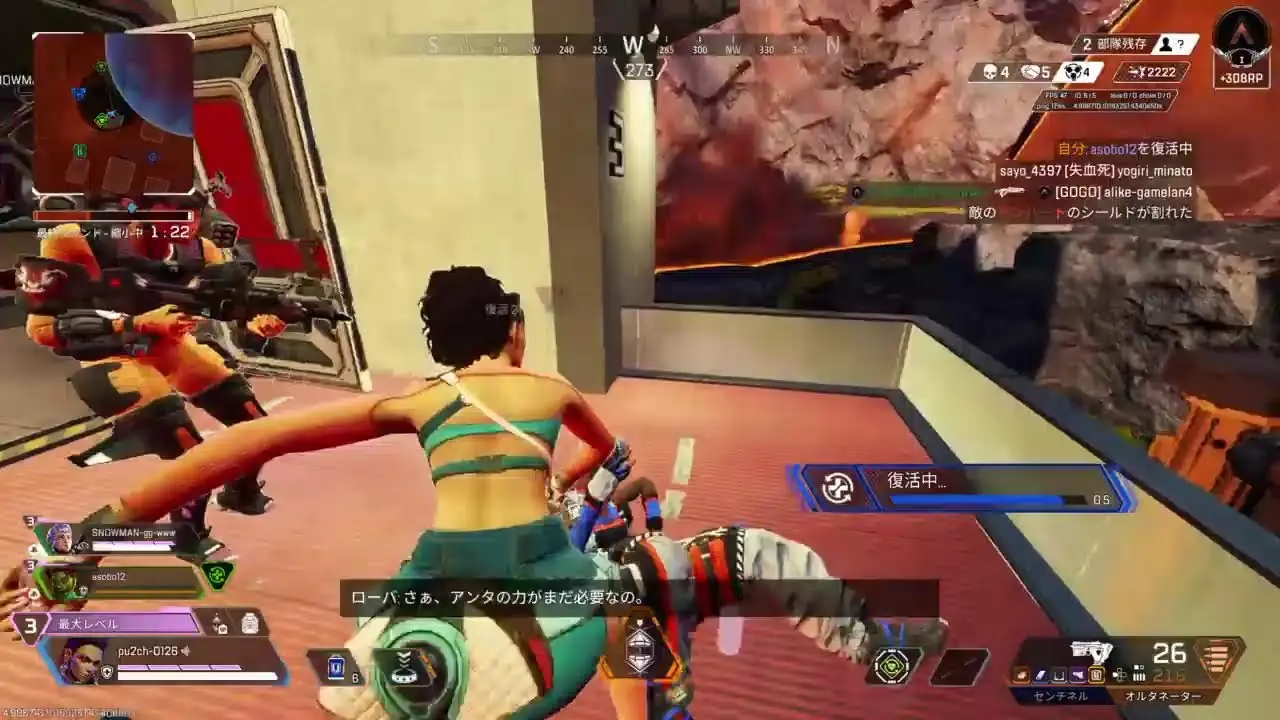Click the asobo12 revive status icon

(218, 575)
